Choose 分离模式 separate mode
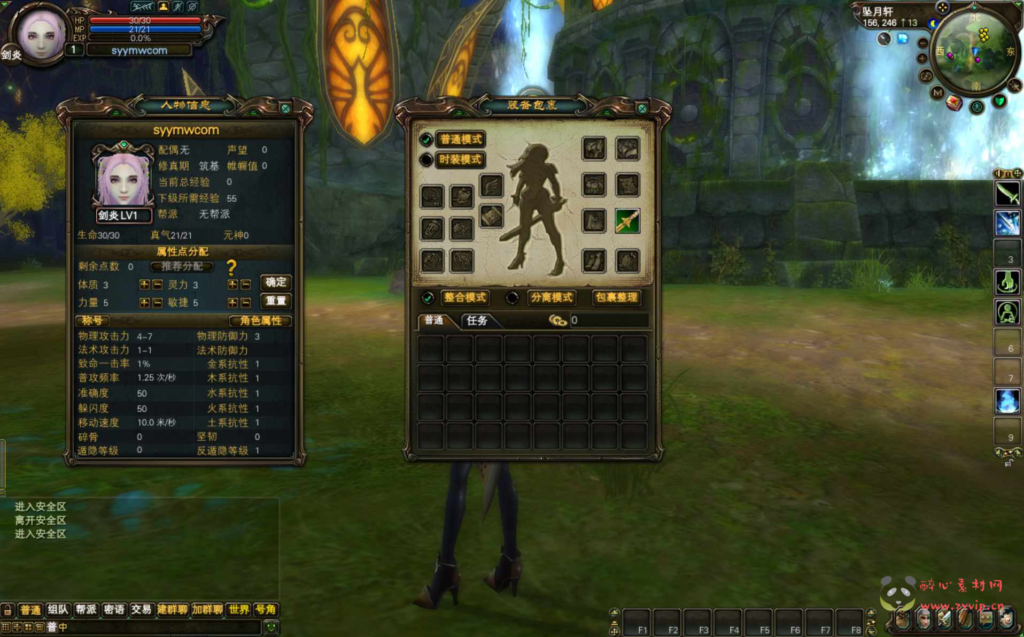This screenshot has width=1024, height=637. pyautogui.click(x=550, y=298)
